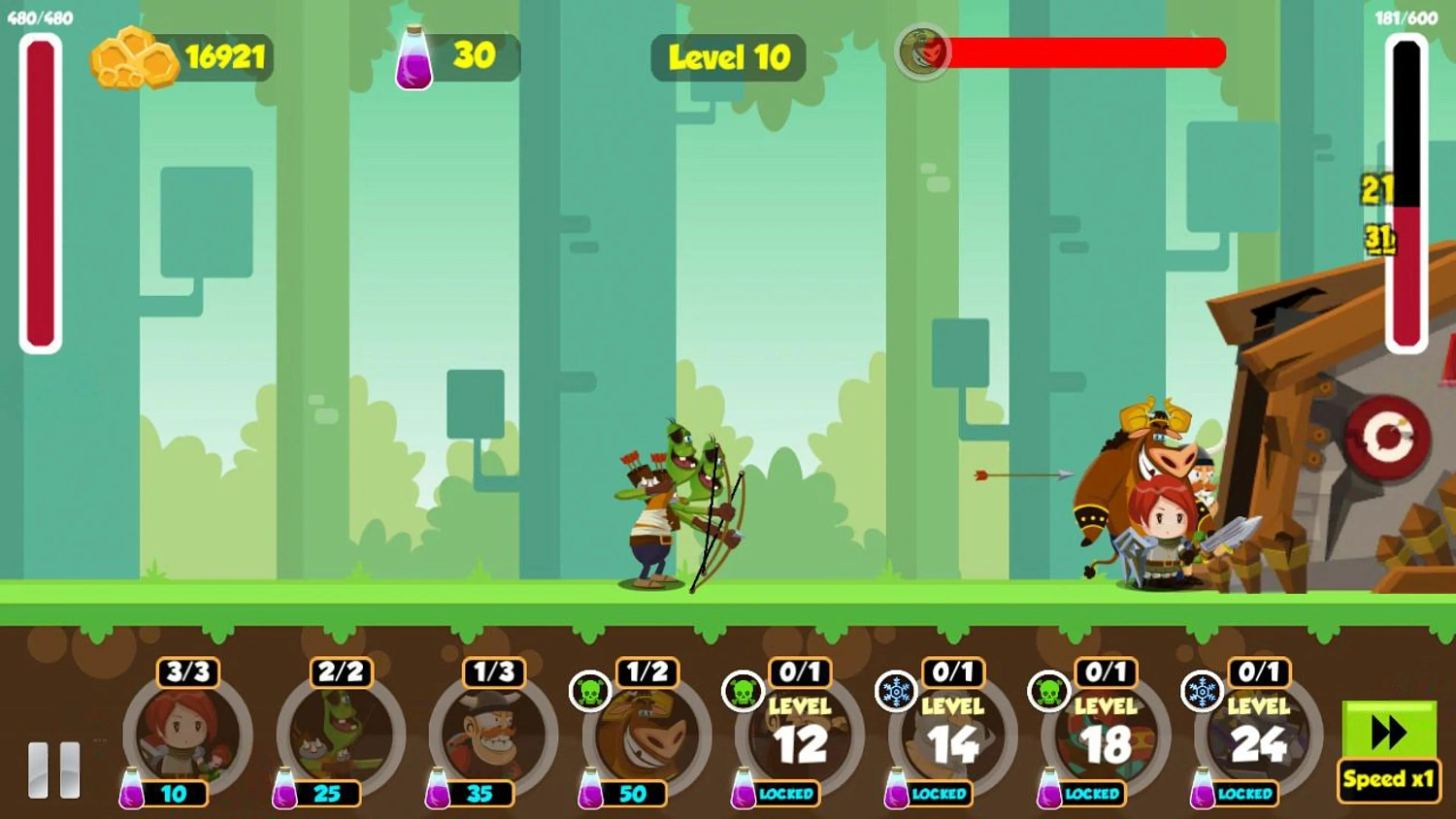1456x819 pixels.
Task: Toggle the snowflake icon on the Level 14 unit
Action: (897, 693)
